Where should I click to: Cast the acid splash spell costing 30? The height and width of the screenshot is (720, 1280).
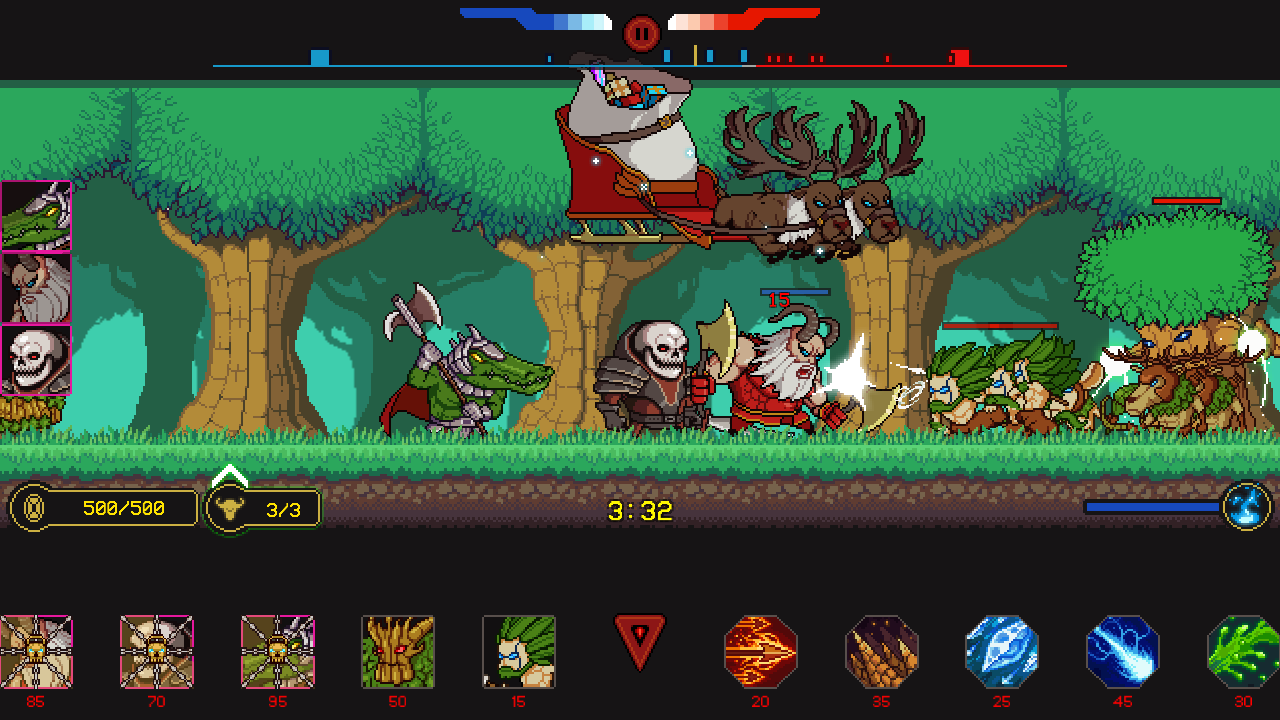pyautogui.click(x=1243, y=651)
